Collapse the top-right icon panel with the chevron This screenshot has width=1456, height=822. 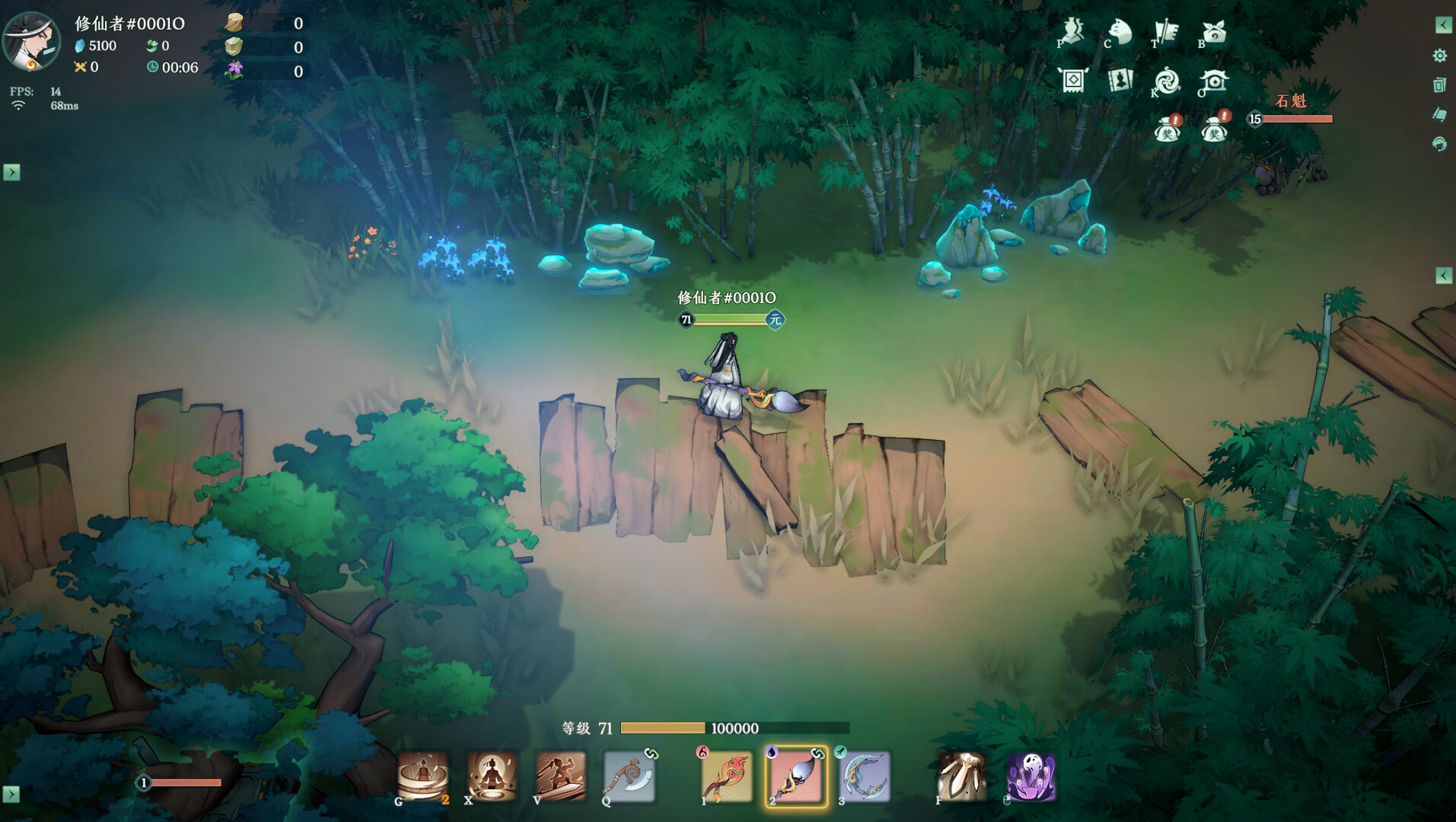tap(1443, 25)
